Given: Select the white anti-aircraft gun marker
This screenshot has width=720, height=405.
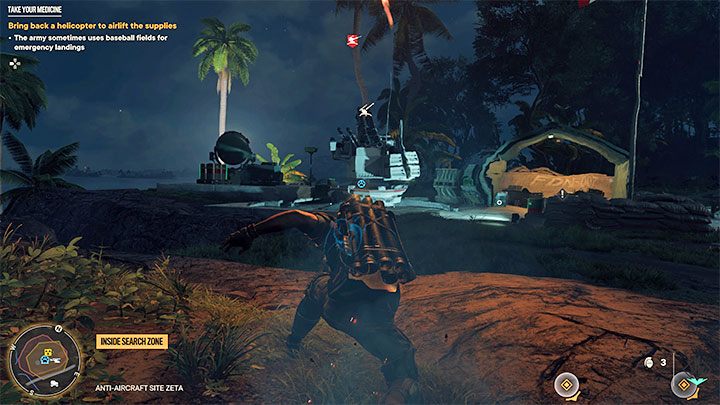Looking at the screenshot, I should click(x=366, y=109).
